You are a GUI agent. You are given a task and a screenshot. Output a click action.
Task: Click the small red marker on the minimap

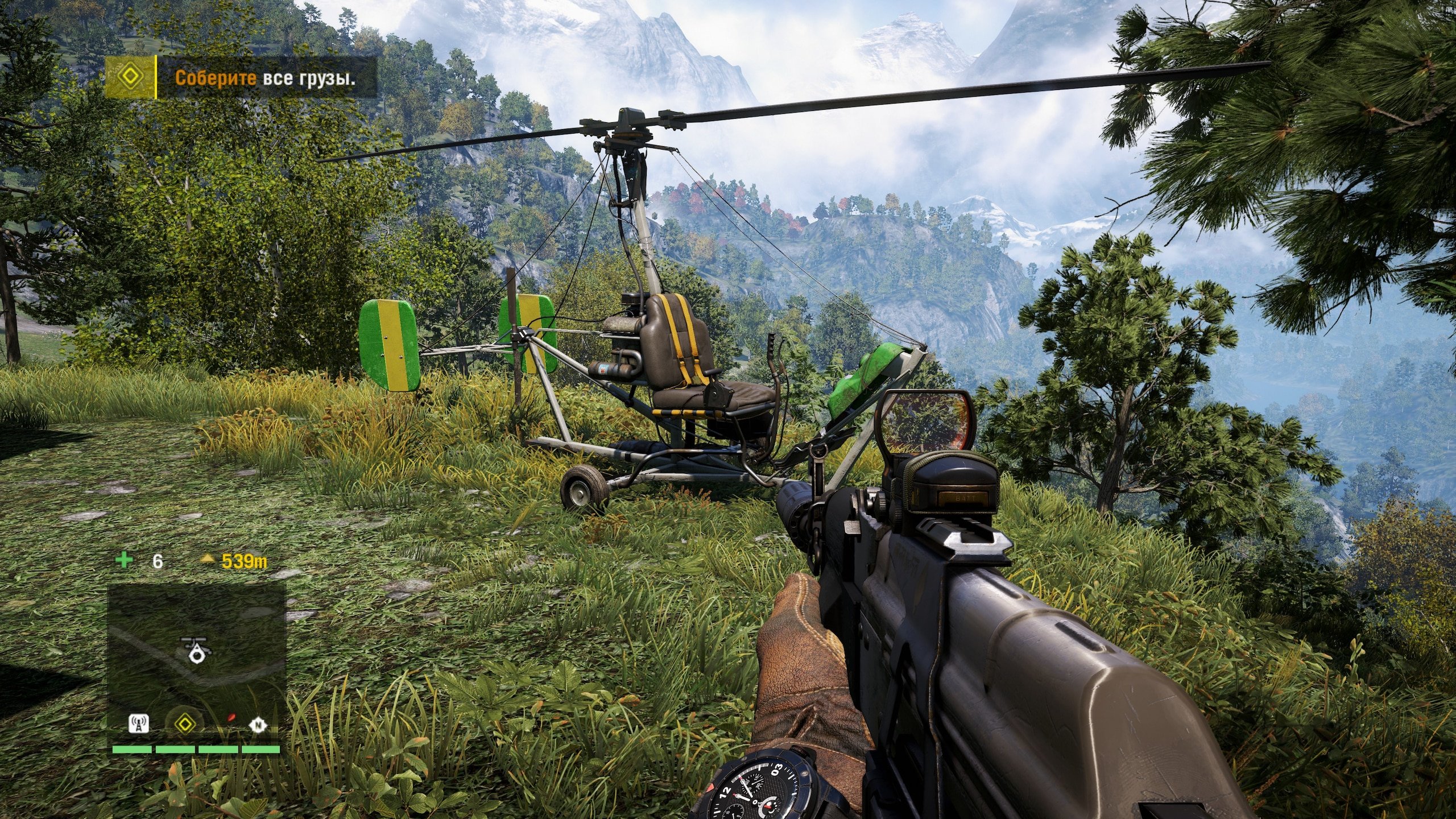pos(230,718)
